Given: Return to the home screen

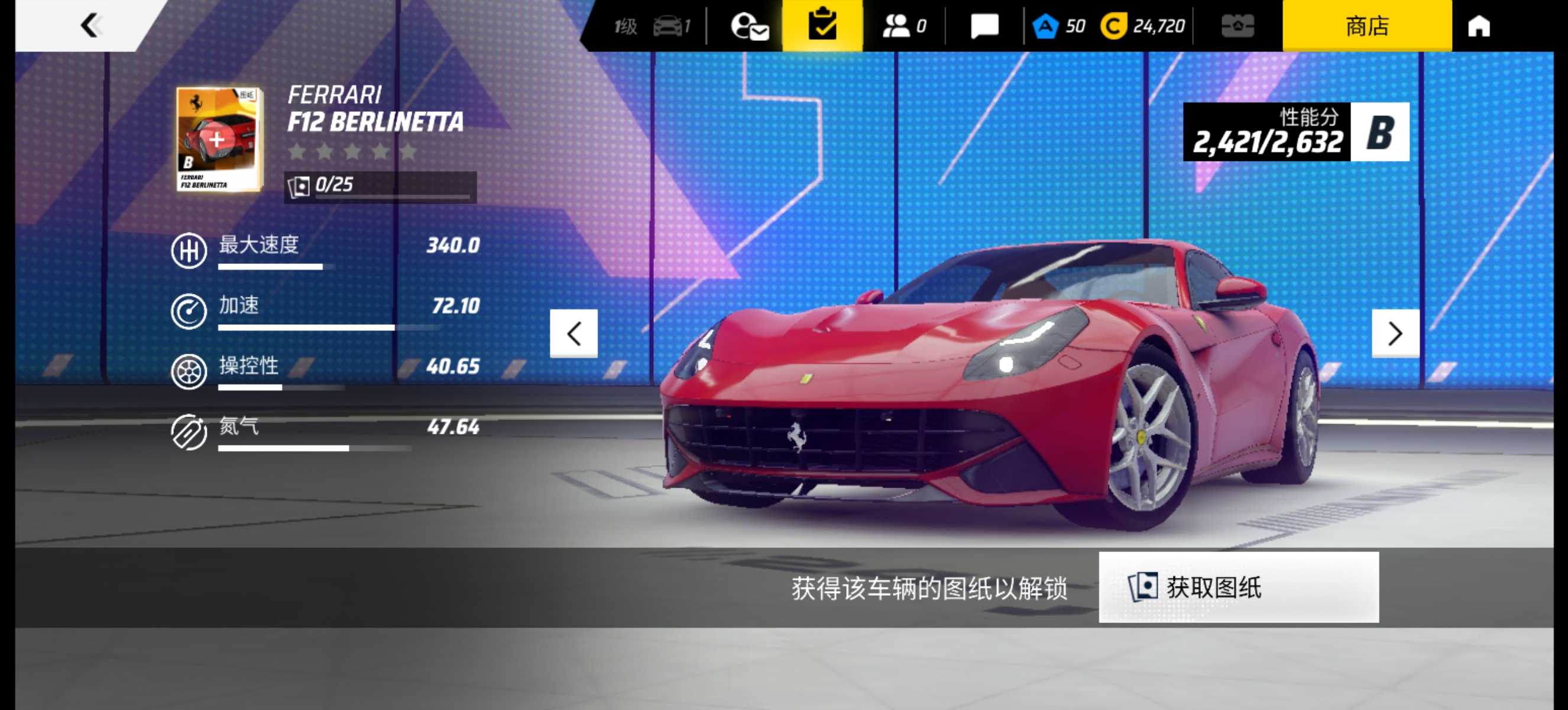Looking at the screenshot, I should pyautogui.click(x=1479, y=26).
